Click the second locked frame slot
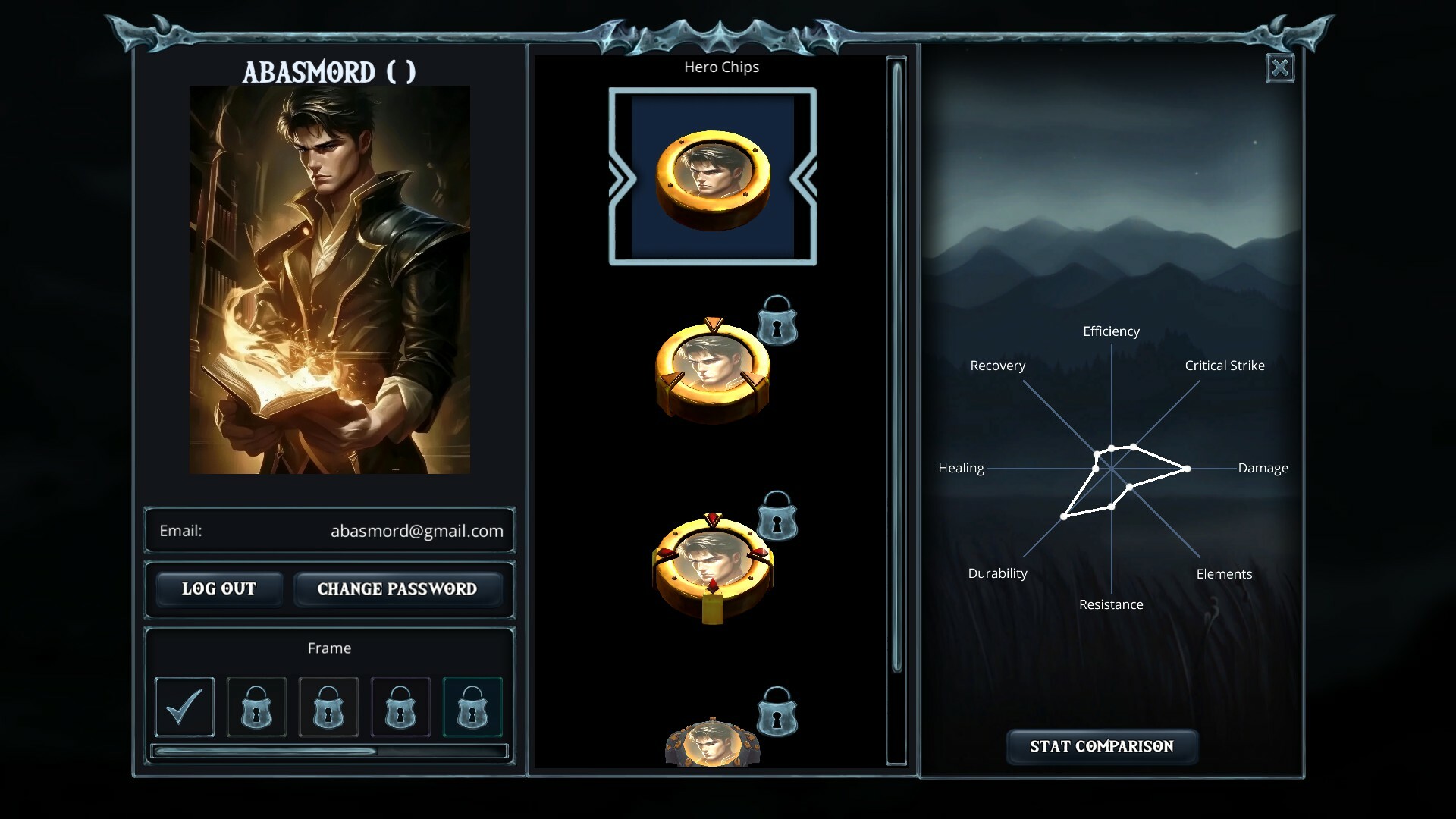1456x819 pixels. click(x=256, y=707)
